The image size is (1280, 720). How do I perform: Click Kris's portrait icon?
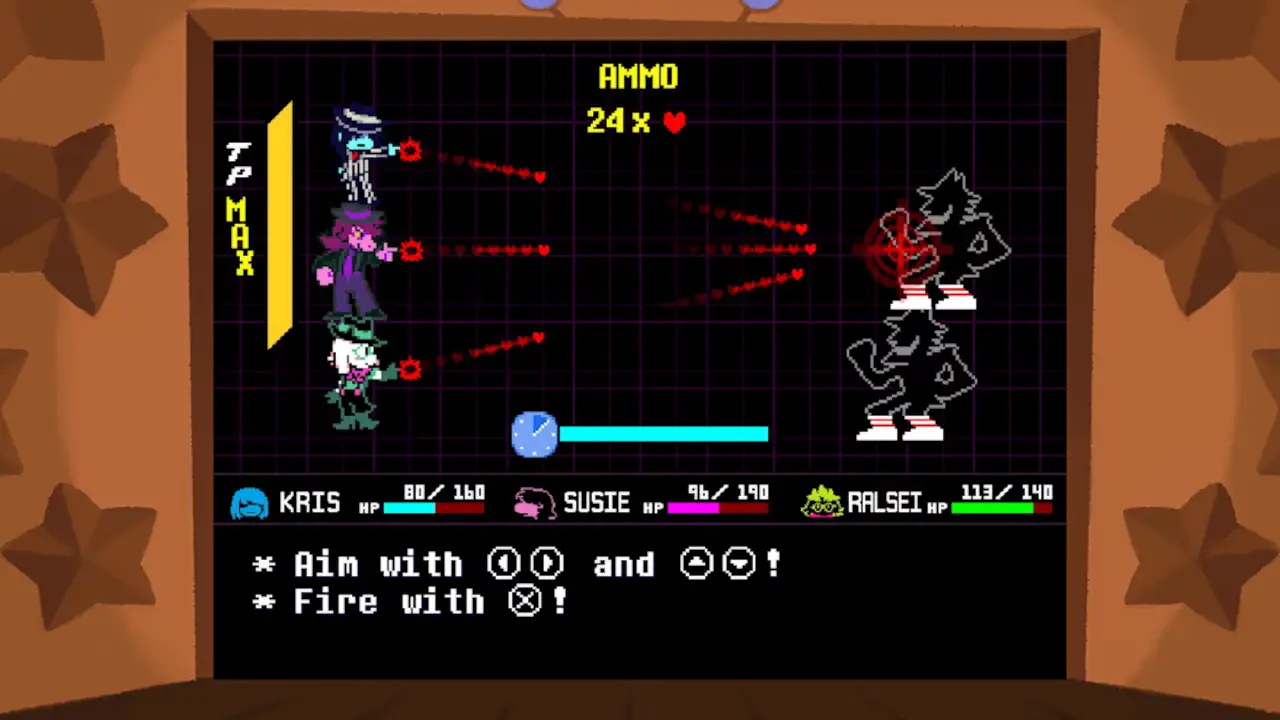tap(250, 503)
